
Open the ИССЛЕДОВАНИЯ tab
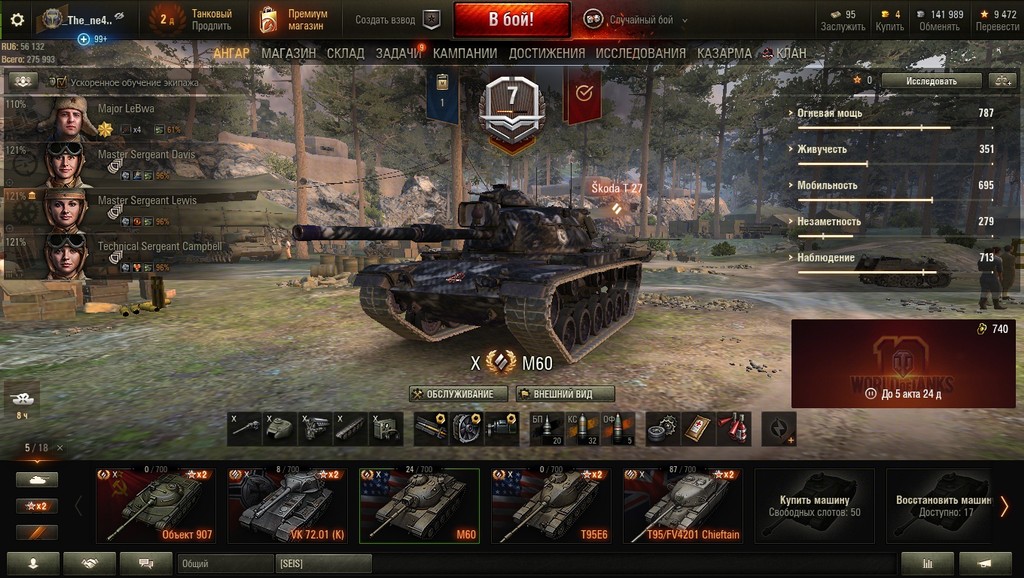(640, 53)
